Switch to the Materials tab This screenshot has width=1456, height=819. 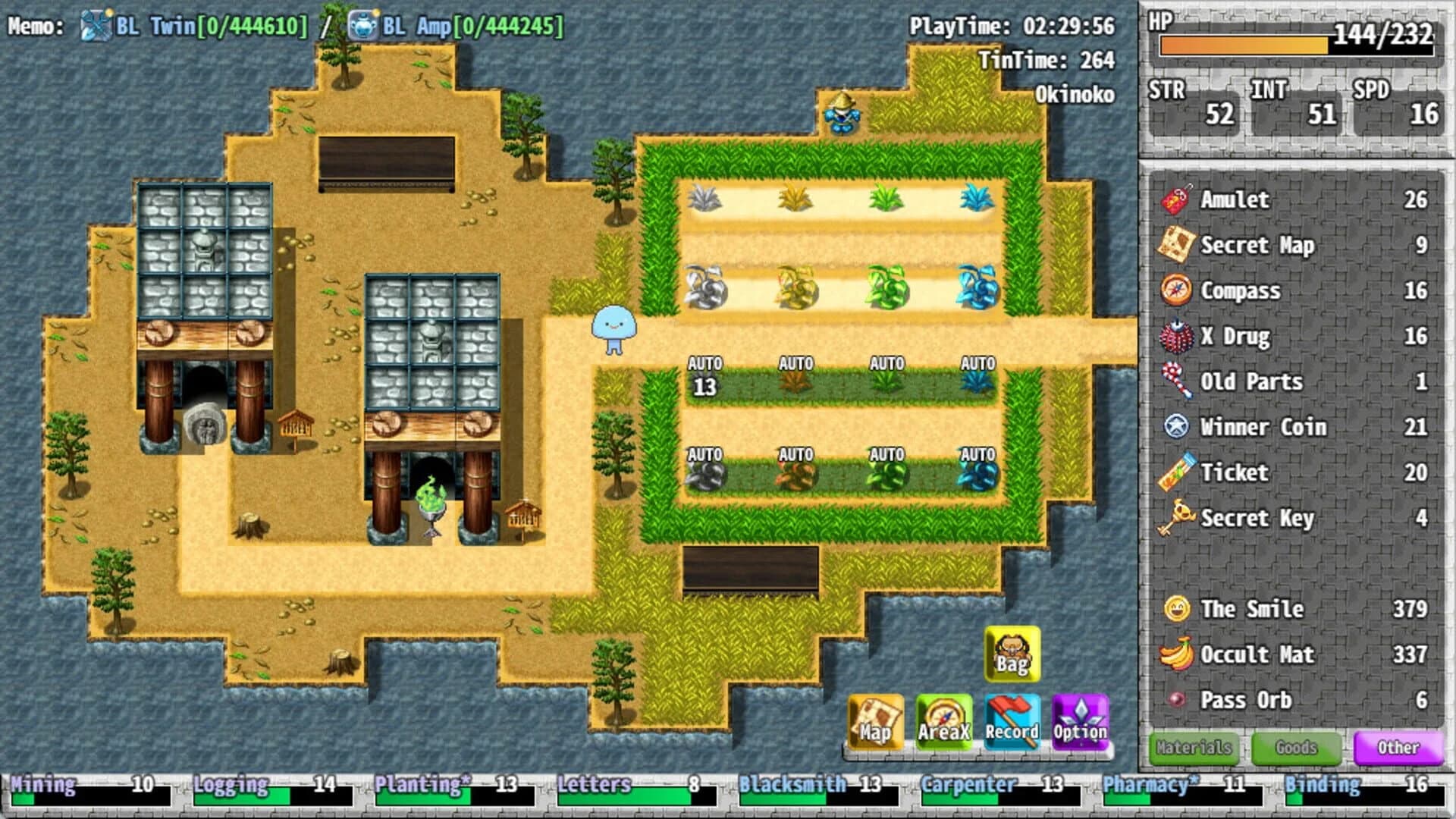coord(1193,748)
